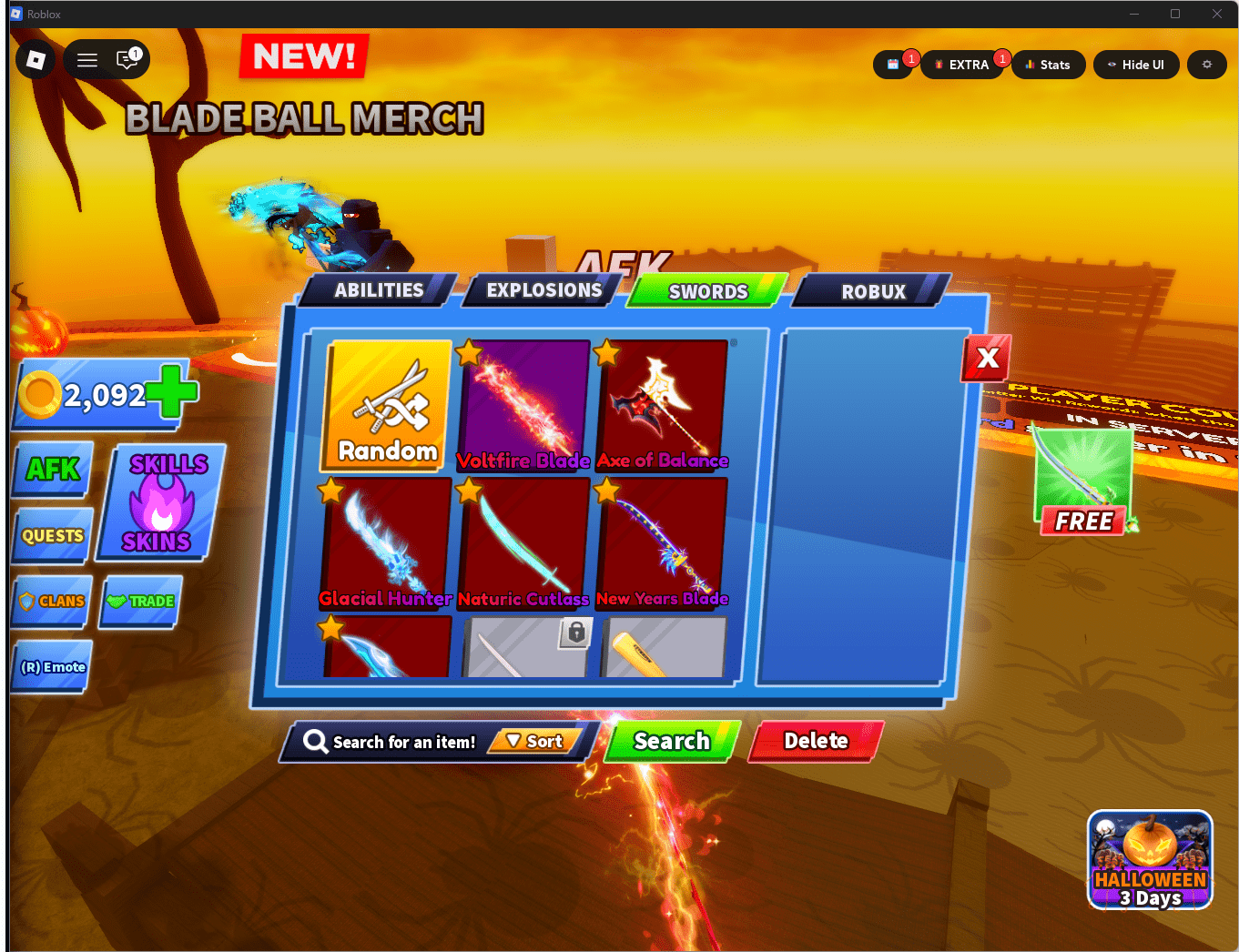Open the Trade menu with the handshake icon
Image resolution: width=1239 pixels, height=952 pixels.
pyautogui.click(x=140, y=601)
